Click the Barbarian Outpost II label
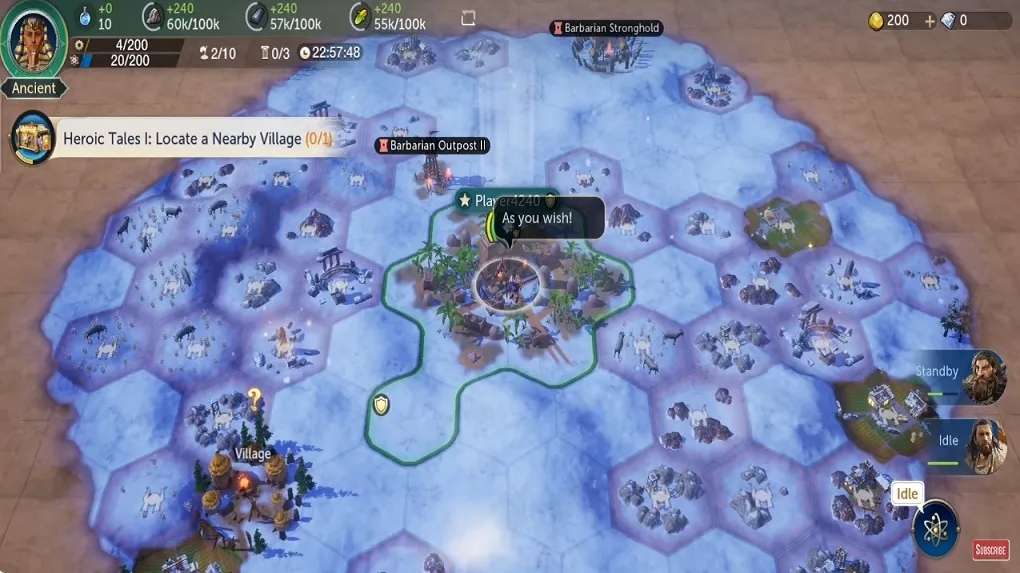 pyautogui.click(x=432, y=146)
